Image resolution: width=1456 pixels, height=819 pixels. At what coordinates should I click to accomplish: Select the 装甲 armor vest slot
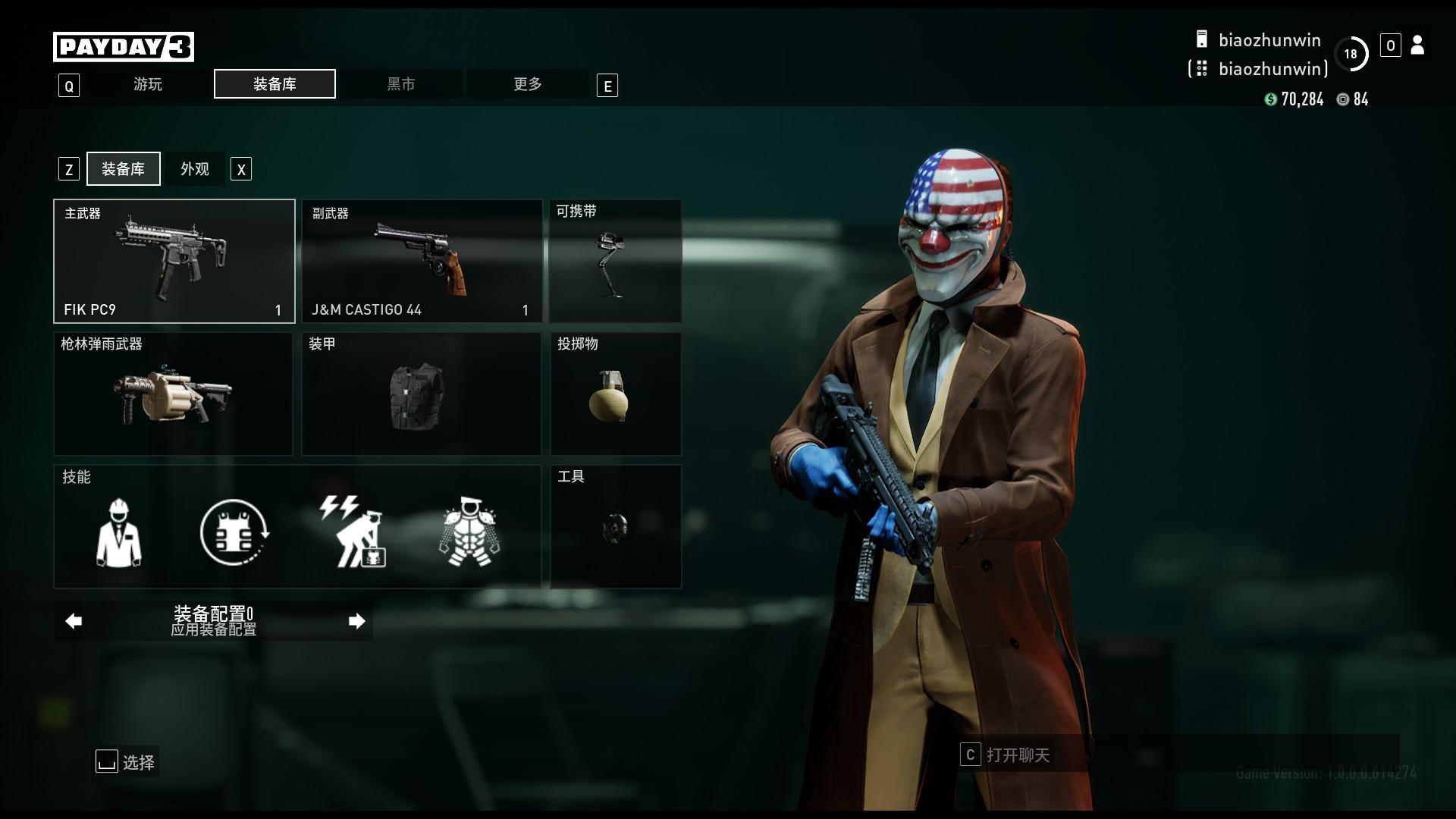click(x=422, y=394)
